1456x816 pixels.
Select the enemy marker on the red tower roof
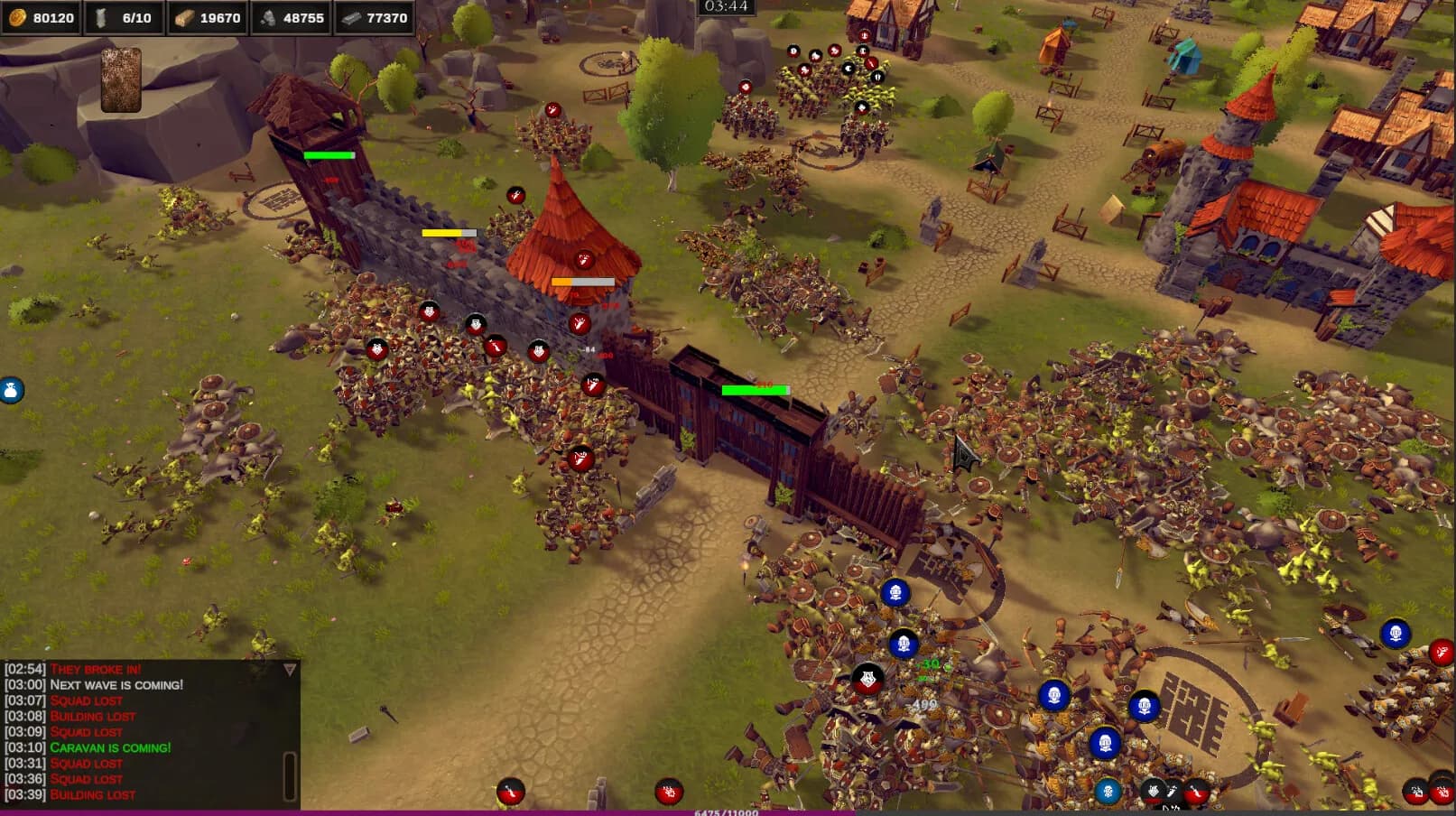pos(584,260)
